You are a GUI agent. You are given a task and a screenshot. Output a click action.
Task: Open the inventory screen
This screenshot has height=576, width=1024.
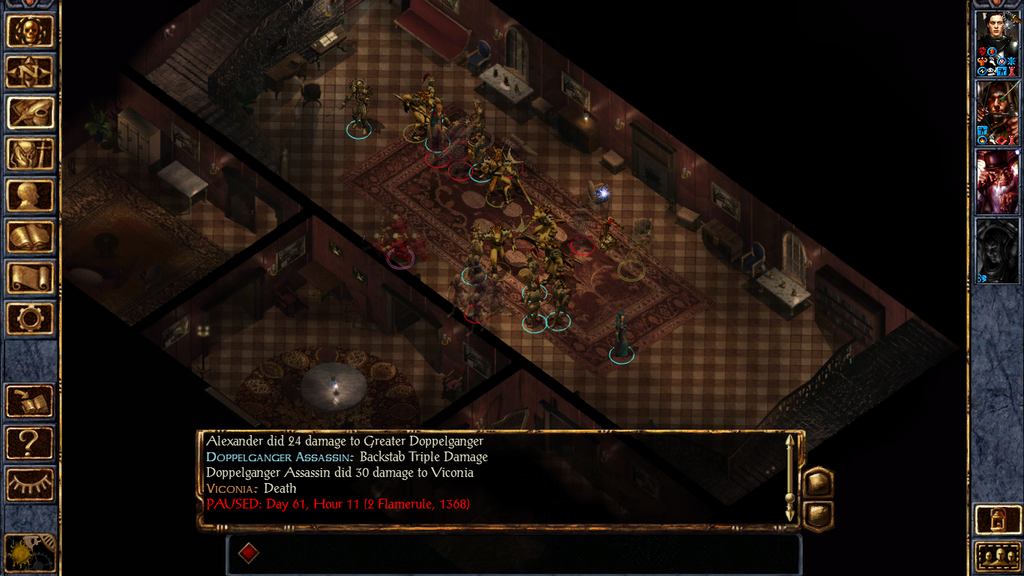30,154
